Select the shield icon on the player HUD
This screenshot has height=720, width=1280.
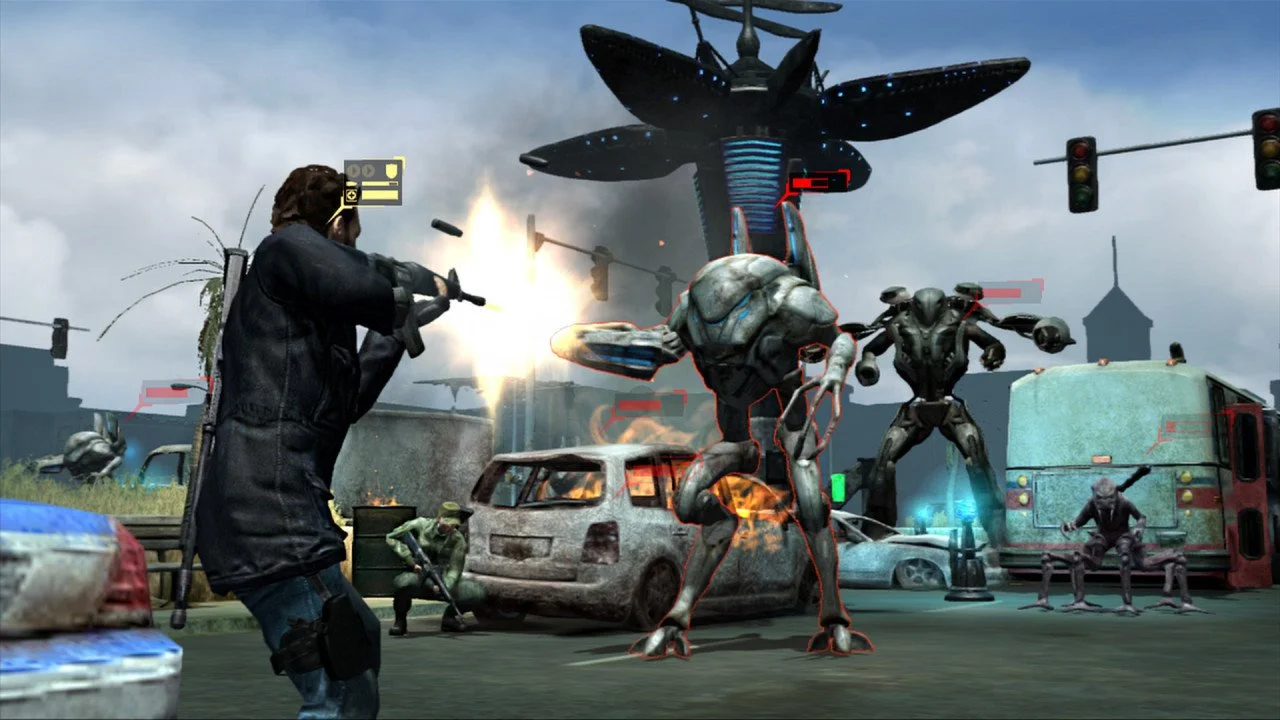pos(391,170)
